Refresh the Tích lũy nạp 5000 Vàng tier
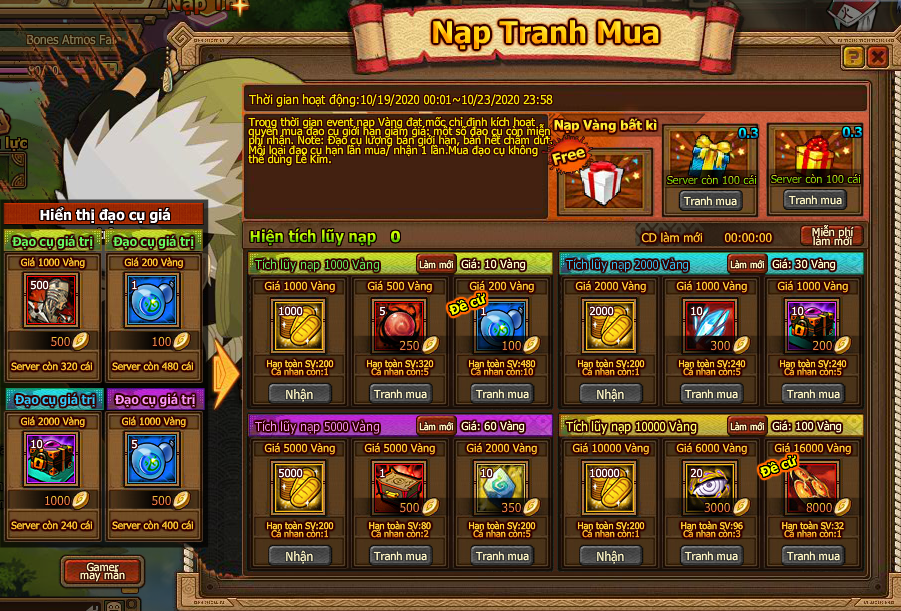Image resolution: width=901 pixels, height=611 pixels. click(x=437, y=426)
